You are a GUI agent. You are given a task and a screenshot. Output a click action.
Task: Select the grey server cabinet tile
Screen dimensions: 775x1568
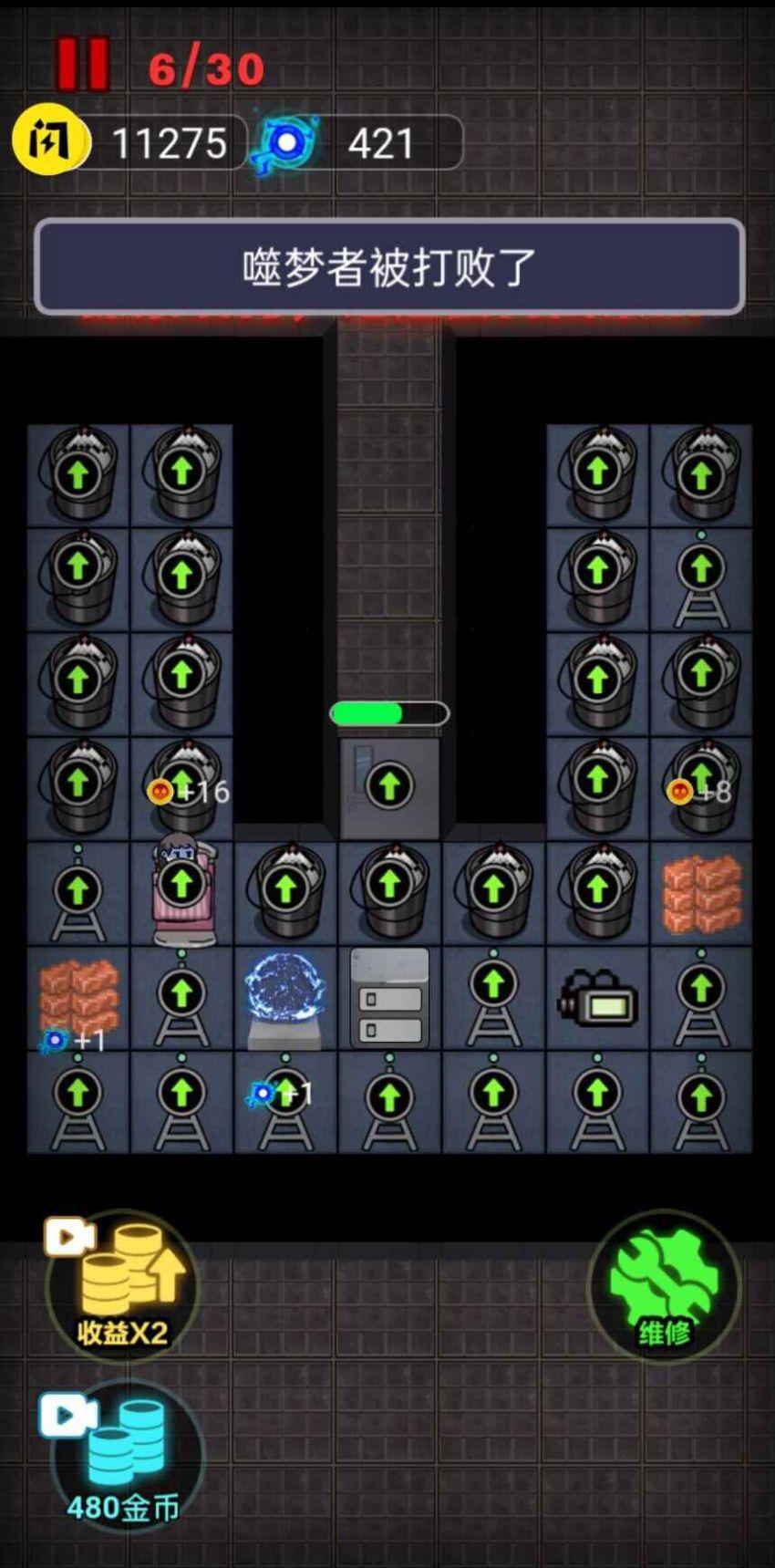[389, 997]
